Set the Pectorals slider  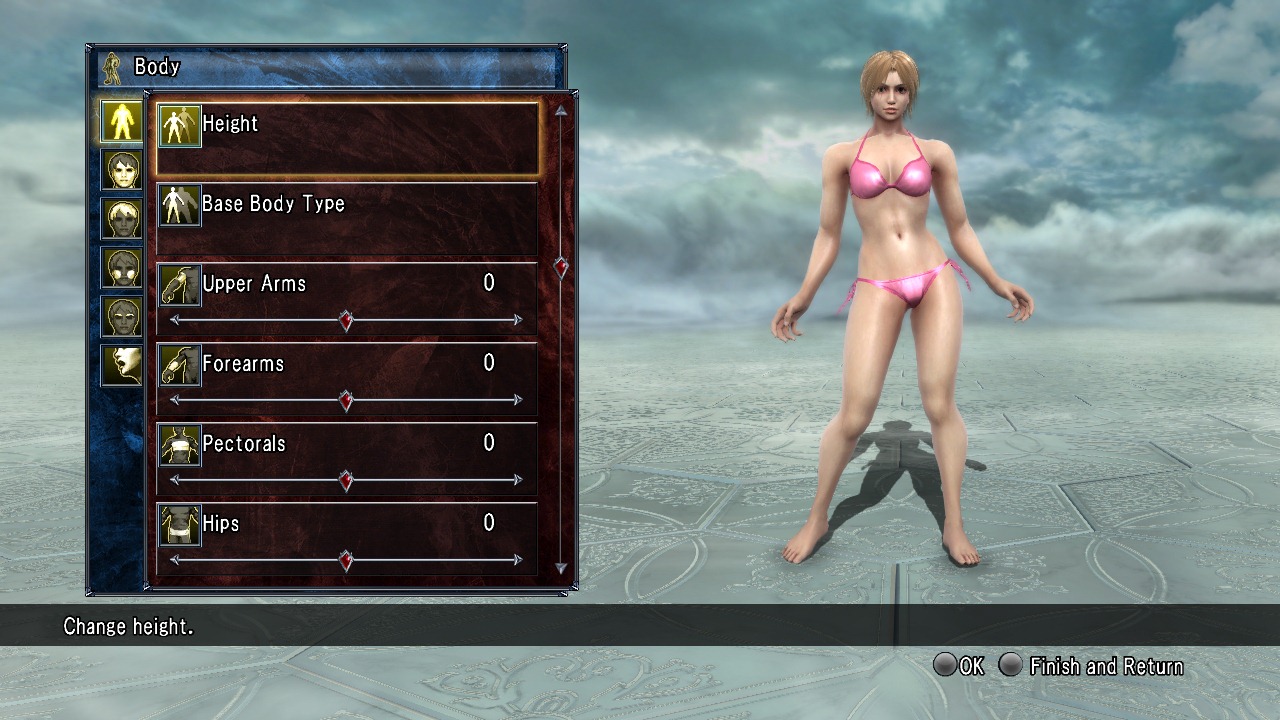(x=346, y=480)
